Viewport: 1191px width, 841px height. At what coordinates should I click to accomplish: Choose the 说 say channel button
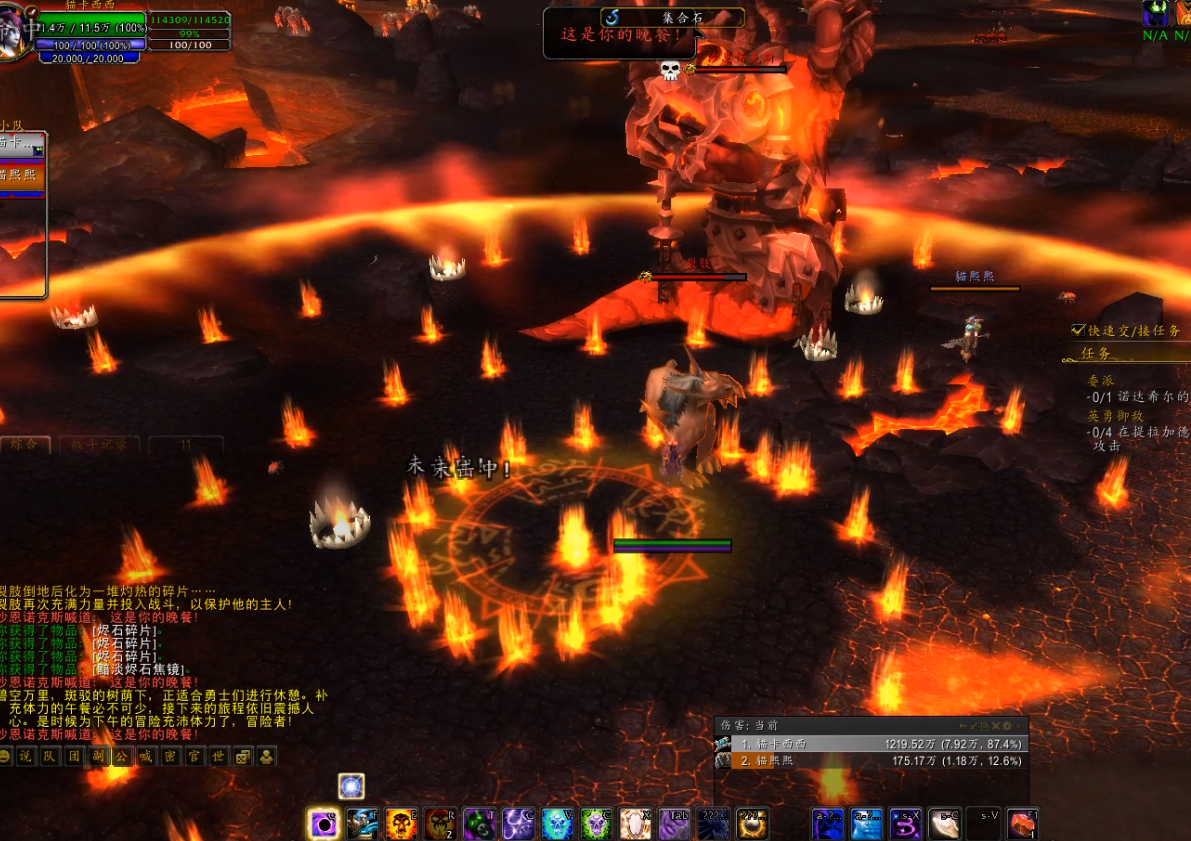26,757
